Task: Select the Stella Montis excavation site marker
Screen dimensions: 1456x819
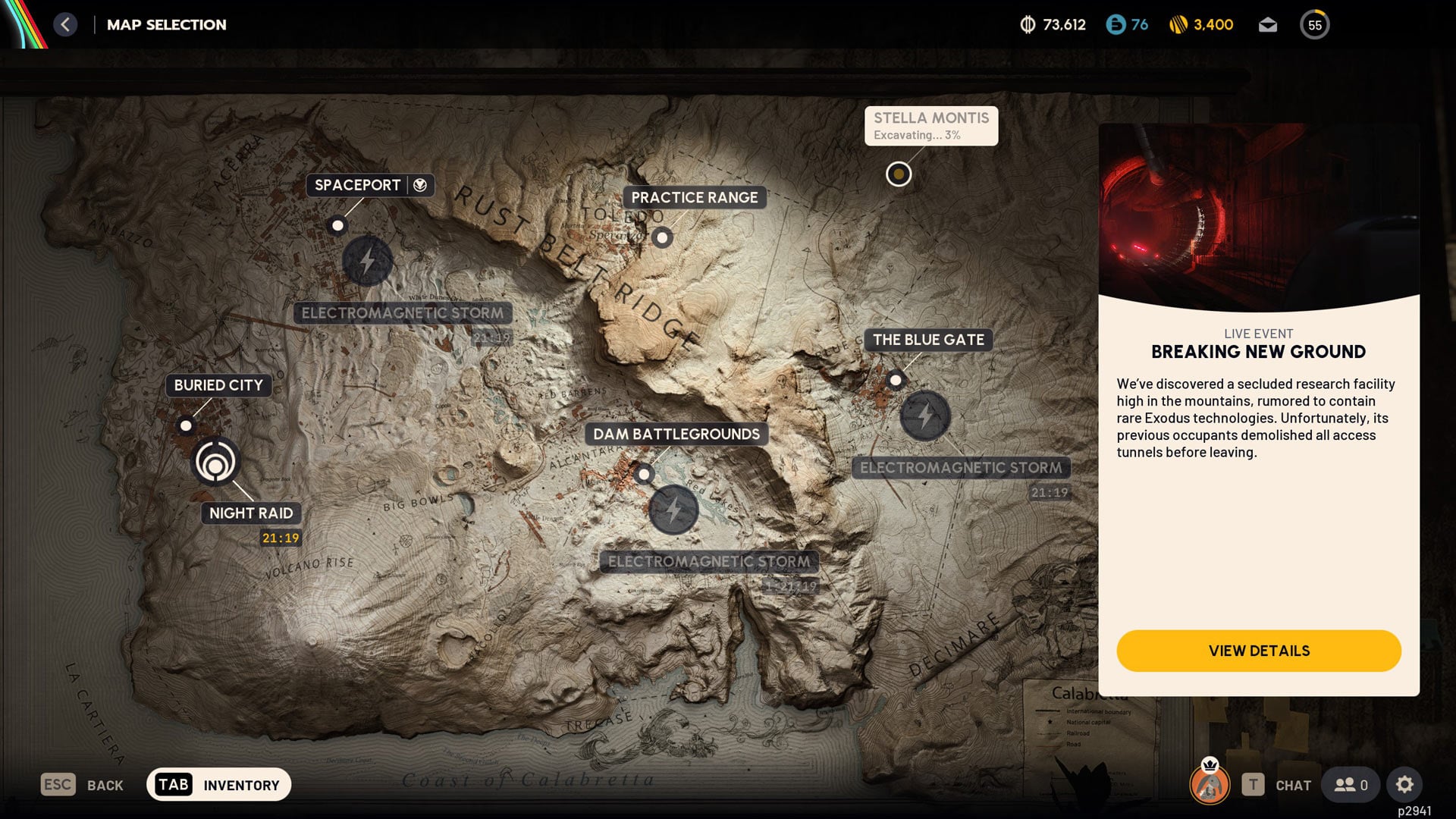Action: (899, 174)
